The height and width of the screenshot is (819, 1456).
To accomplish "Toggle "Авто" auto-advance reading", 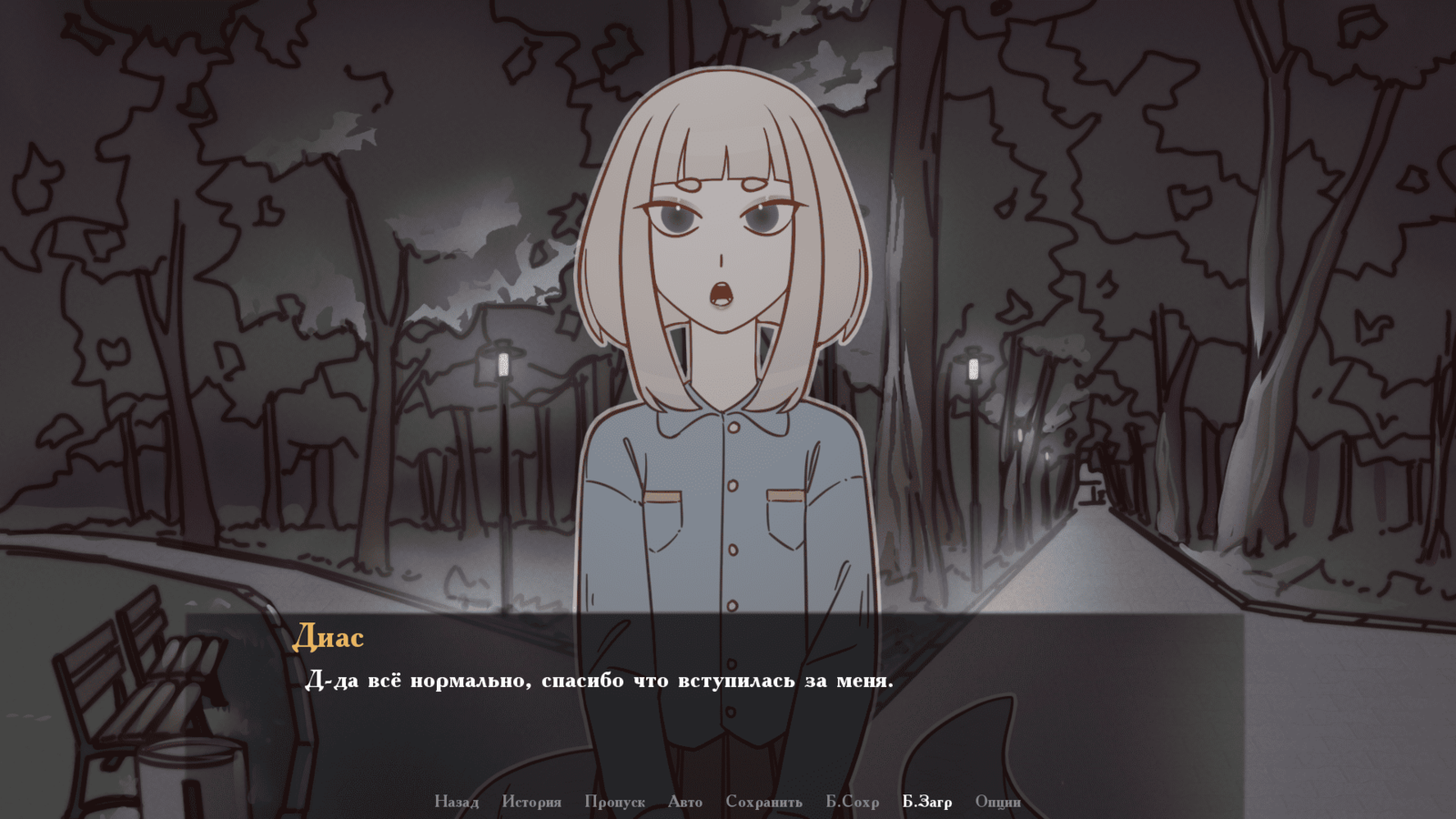I will click(x=685, y=802).
